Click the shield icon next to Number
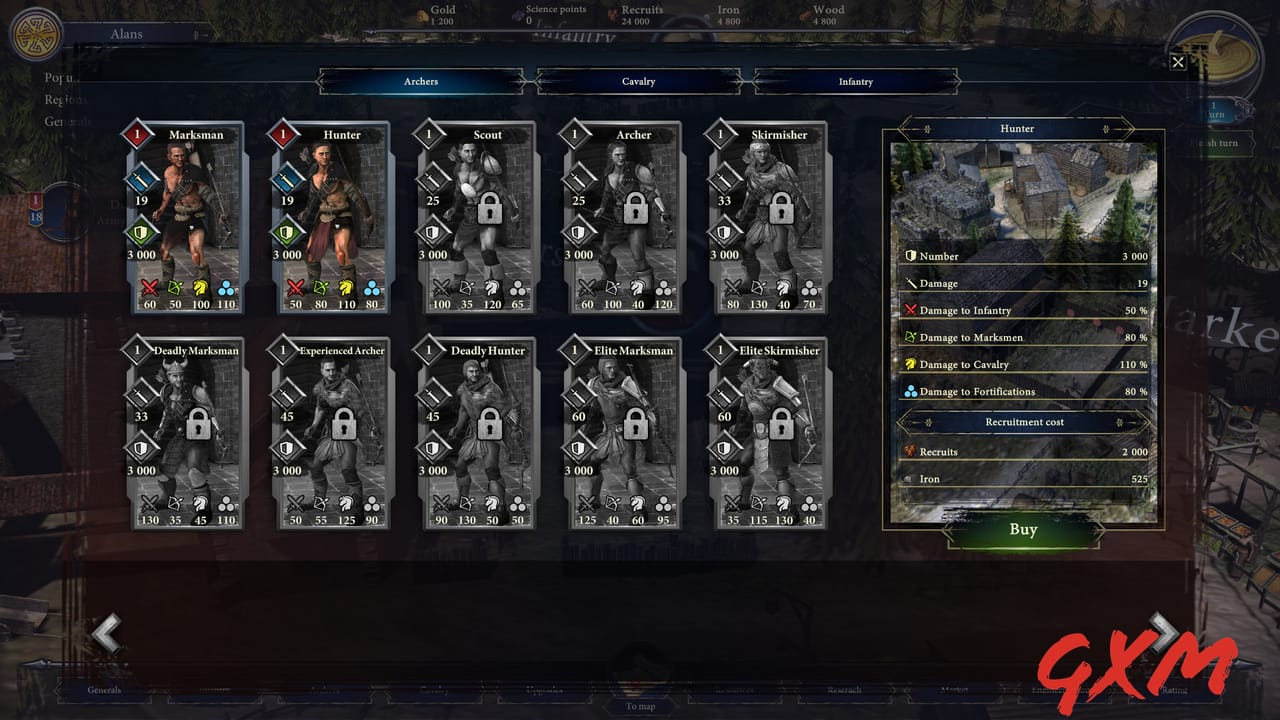This screenshot has height=720, width=1280. pyautogui.click(x=909, y=256)
